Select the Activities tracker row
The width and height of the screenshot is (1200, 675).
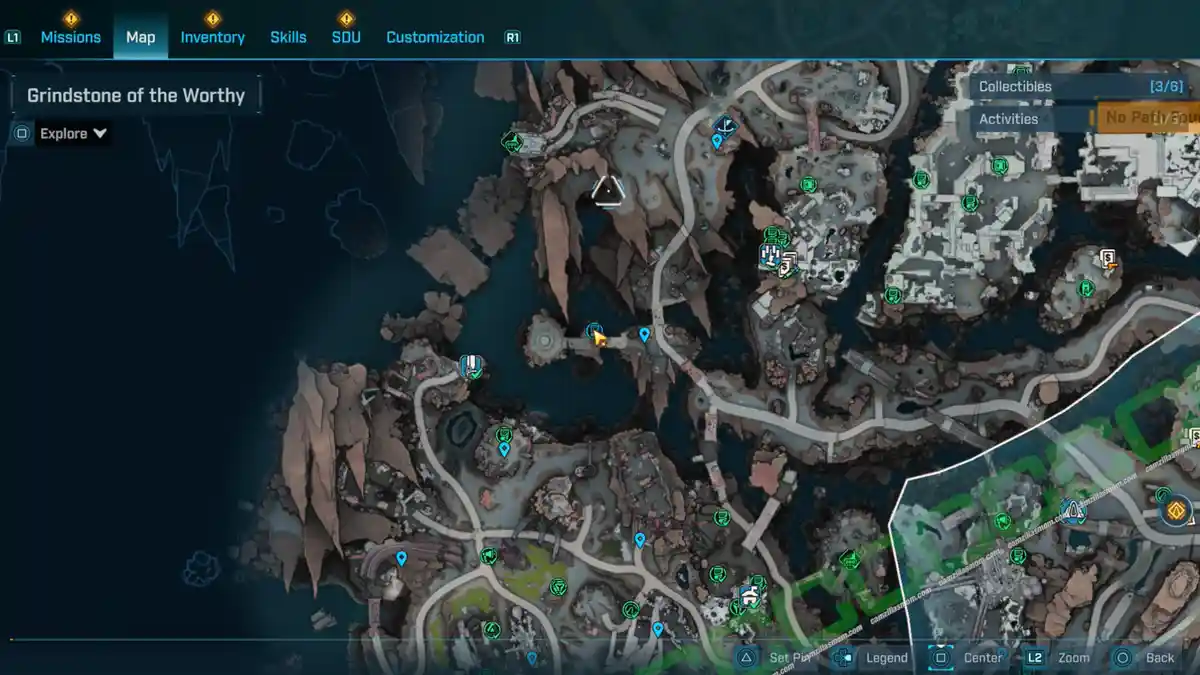point(1030,119)
